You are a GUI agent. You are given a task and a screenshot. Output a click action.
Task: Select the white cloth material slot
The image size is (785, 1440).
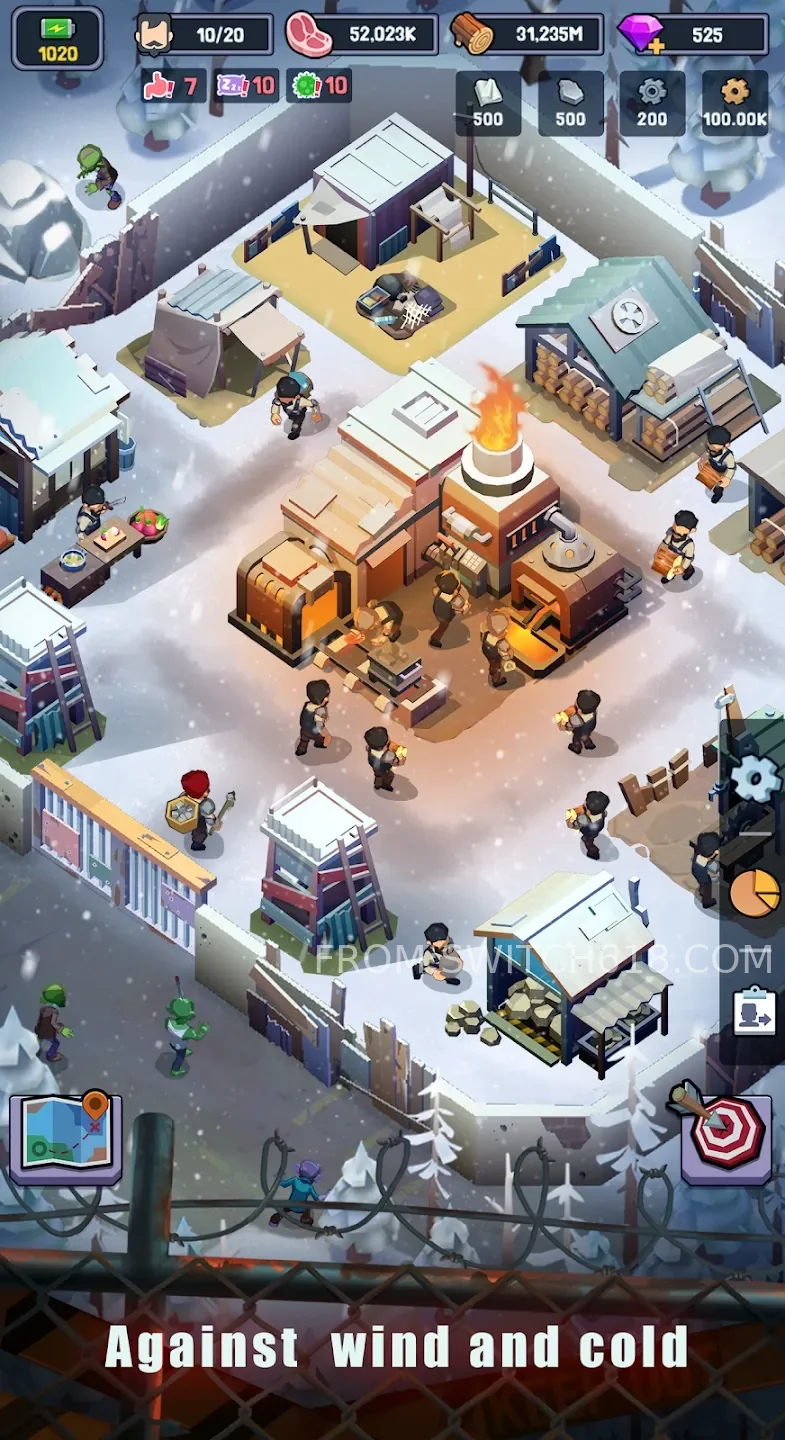(x=488, y=103)
